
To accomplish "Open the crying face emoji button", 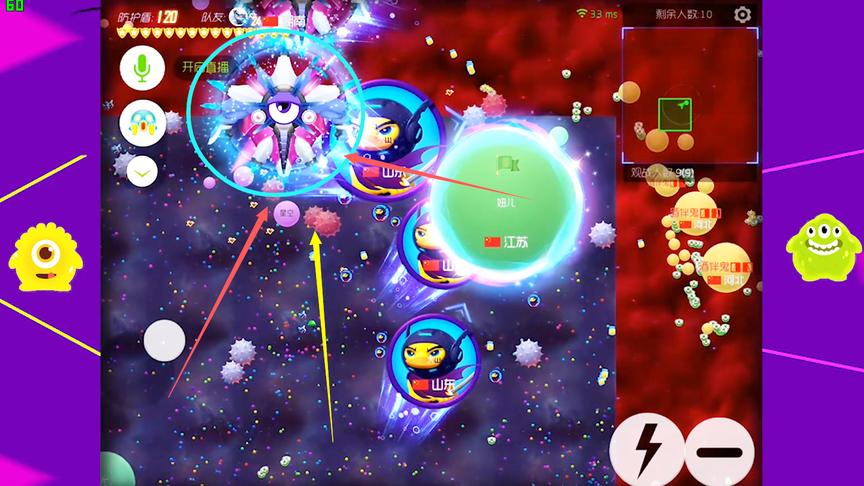I will pos(142,122).
